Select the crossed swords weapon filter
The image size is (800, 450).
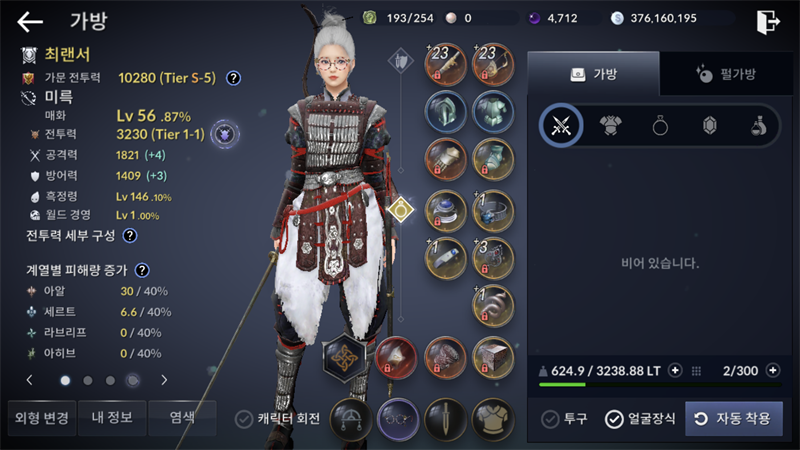(561, 125)
